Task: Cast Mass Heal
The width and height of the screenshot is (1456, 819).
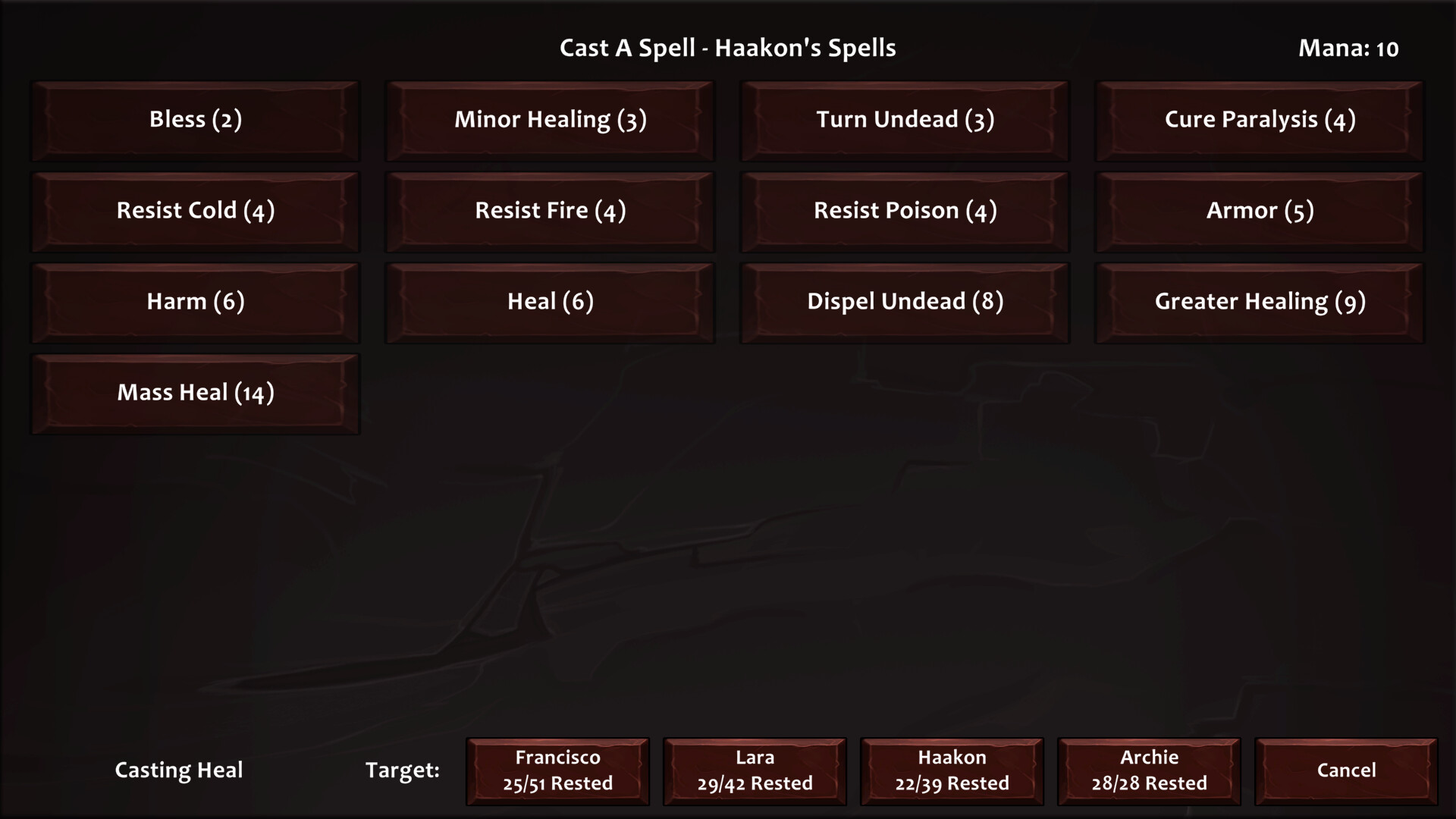Action: click(x=195, y=393)
